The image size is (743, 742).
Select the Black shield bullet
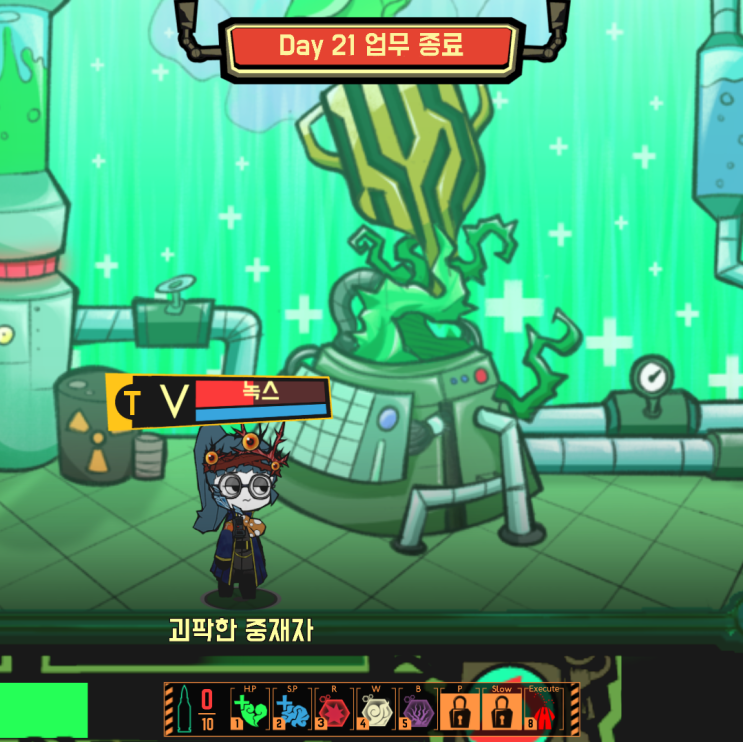point(417,711)
